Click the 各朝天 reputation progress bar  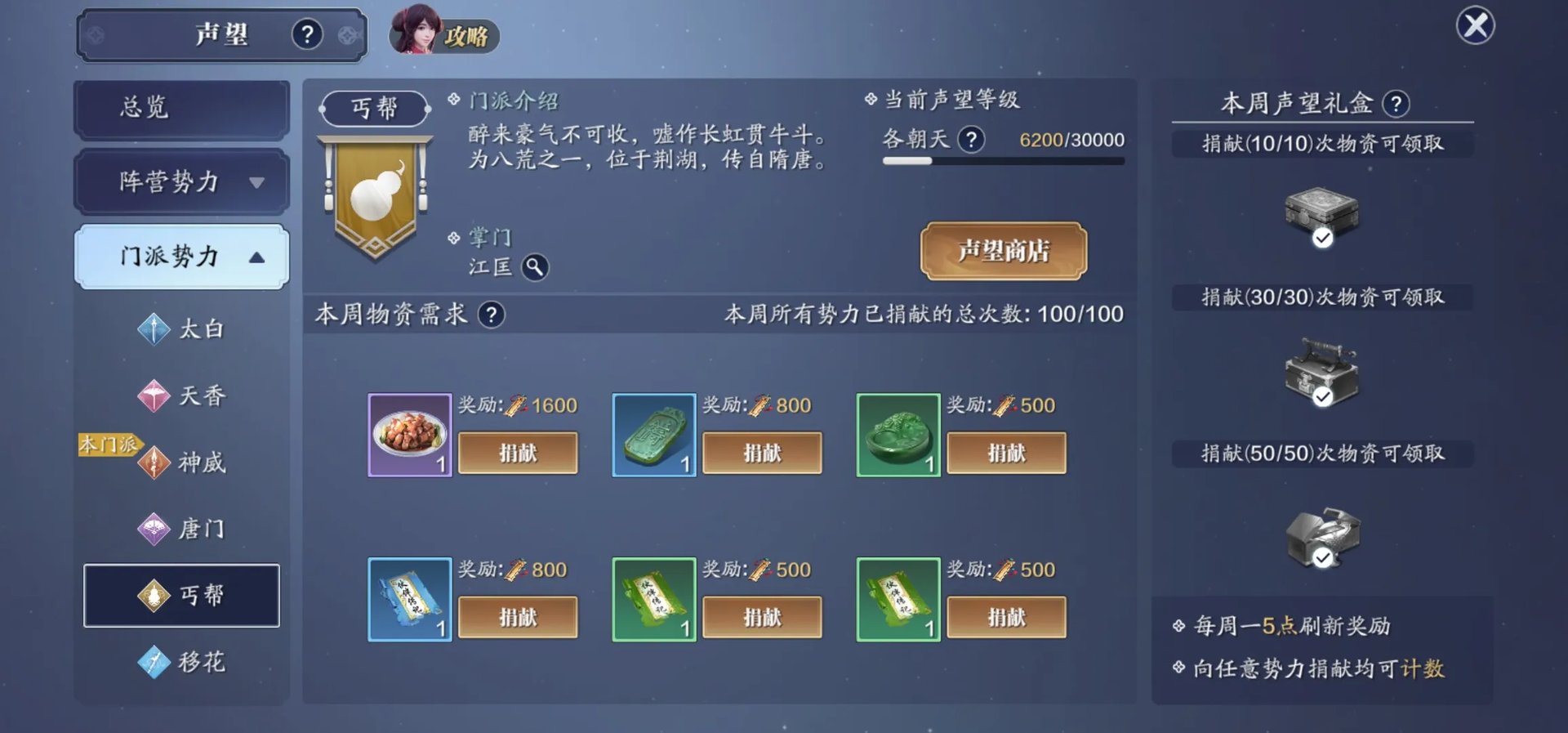[x=1003, y=161]
